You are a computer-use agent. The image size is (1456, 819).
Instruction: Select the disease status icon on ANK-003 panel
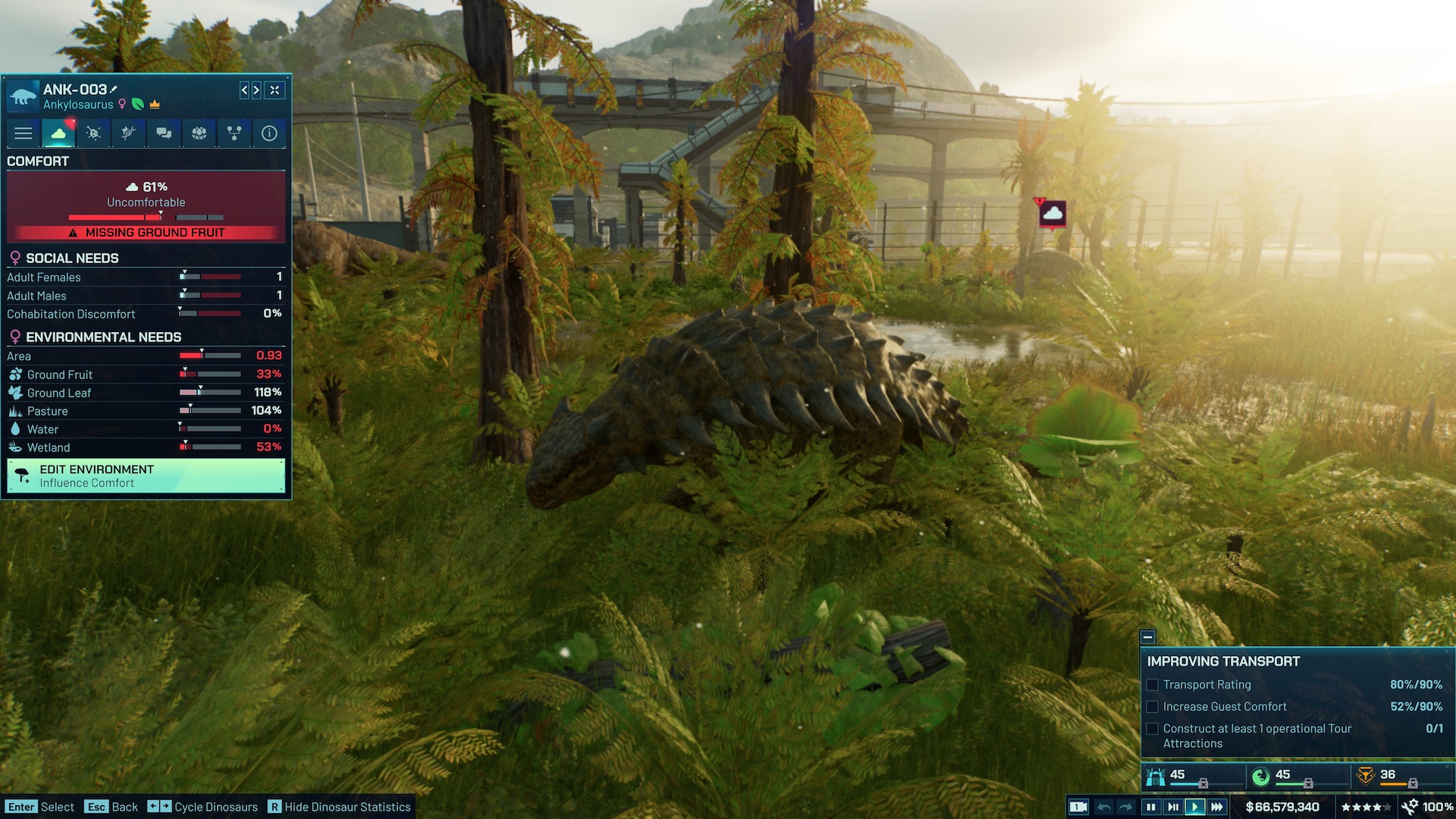tap(93, 133)
